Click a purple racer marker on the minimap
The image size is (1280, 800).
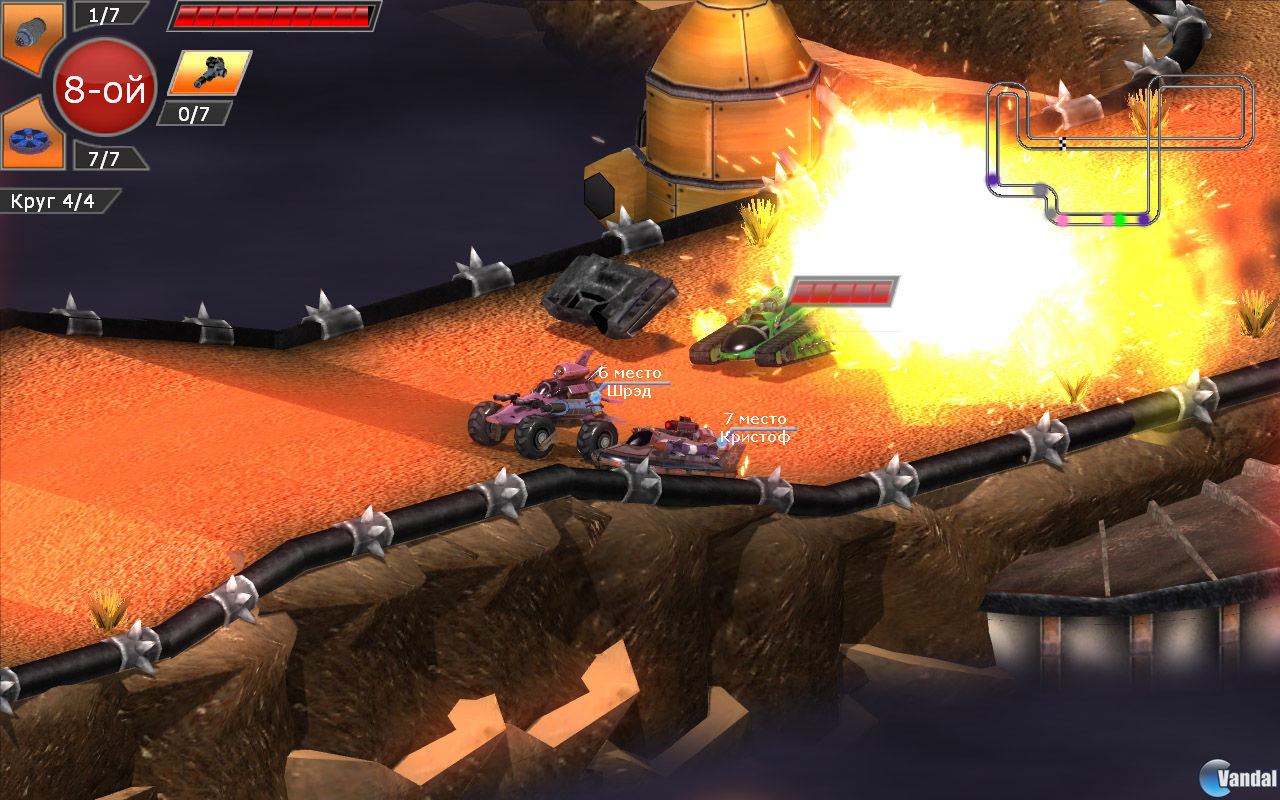[x=1145, y=218]
